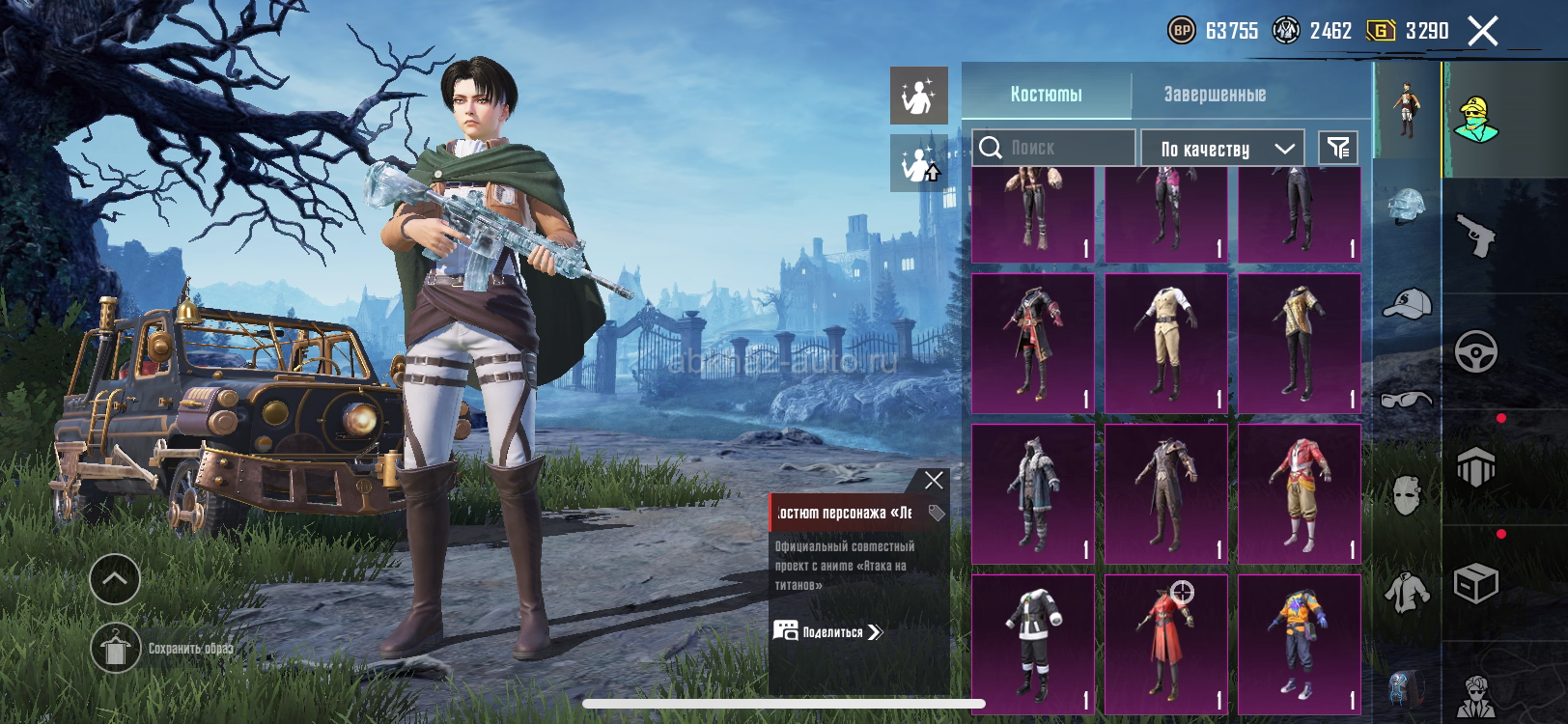Open the helmet category

1407,207
